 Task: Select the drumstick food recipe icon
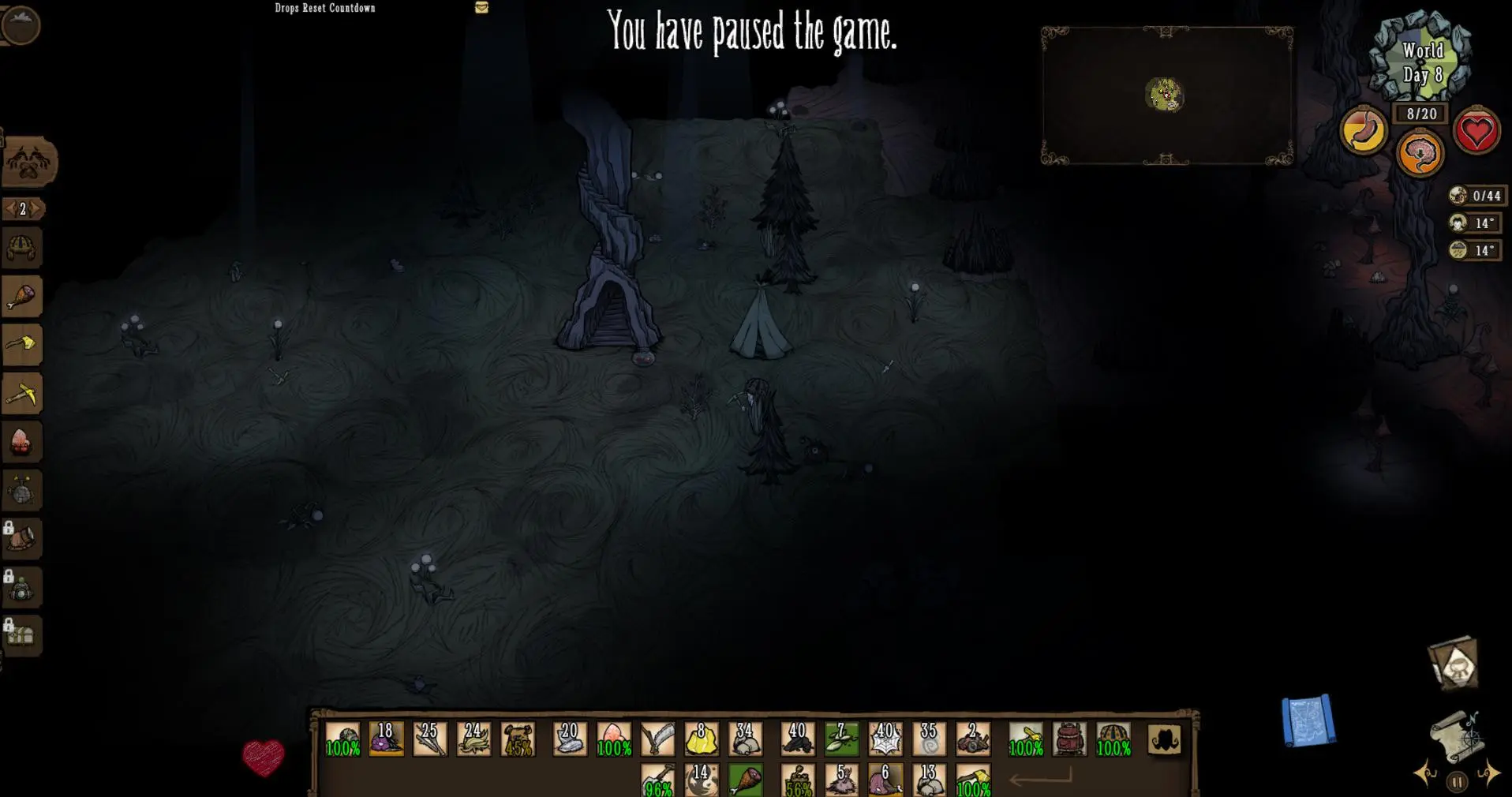pyautogui.click(x=21, y=297)
